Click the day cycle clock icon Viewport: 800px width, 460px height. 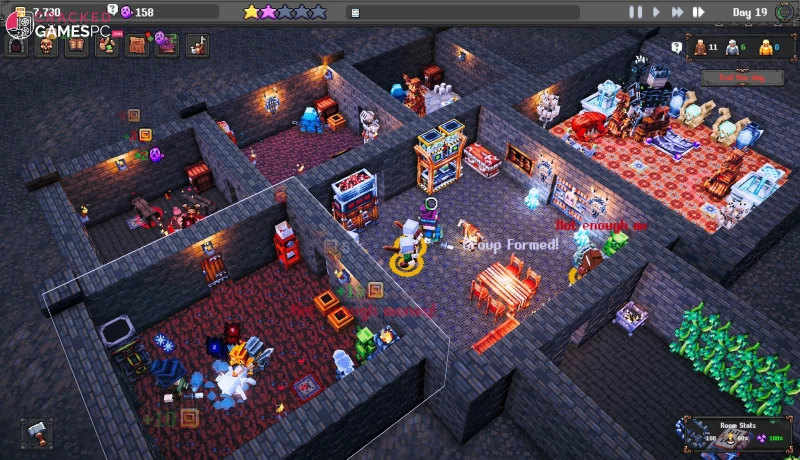pos(784,12)
